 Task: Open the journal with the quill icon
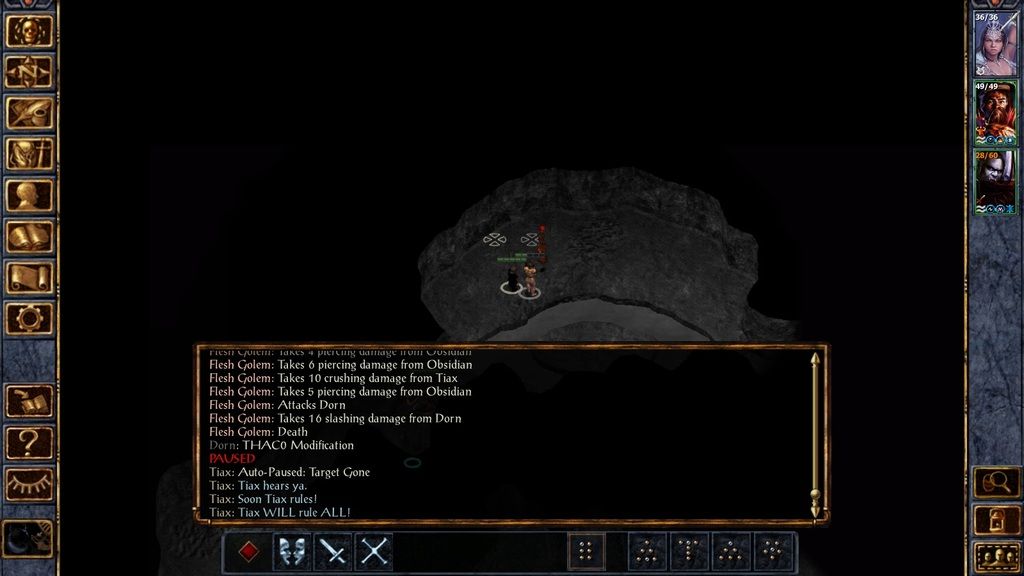point(29,113)
